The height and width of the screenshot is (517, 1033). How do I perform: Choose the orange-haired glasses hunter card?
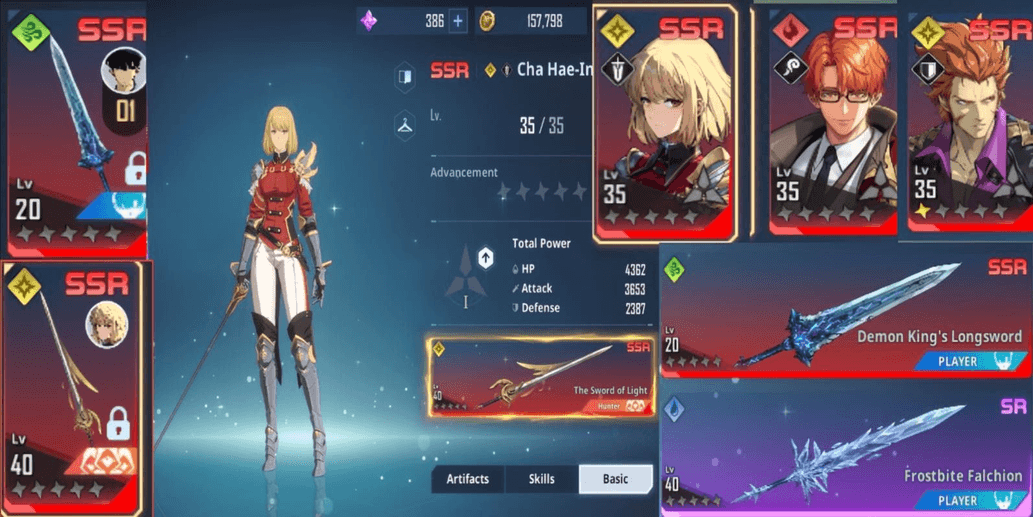click(x=834, y=122)
